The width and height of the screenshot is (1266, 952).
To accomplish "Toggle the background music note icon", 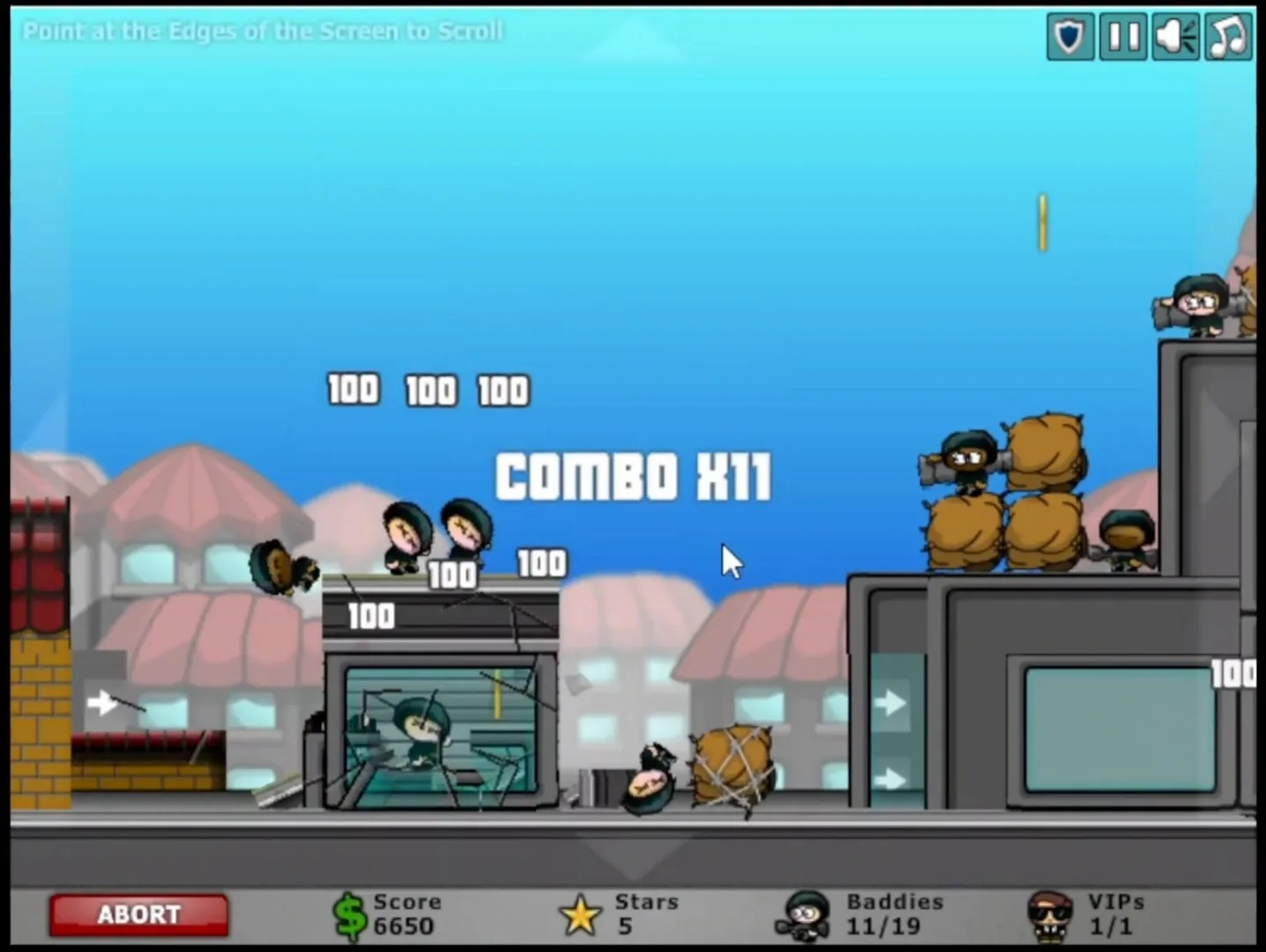I will tap(1227, 35).
